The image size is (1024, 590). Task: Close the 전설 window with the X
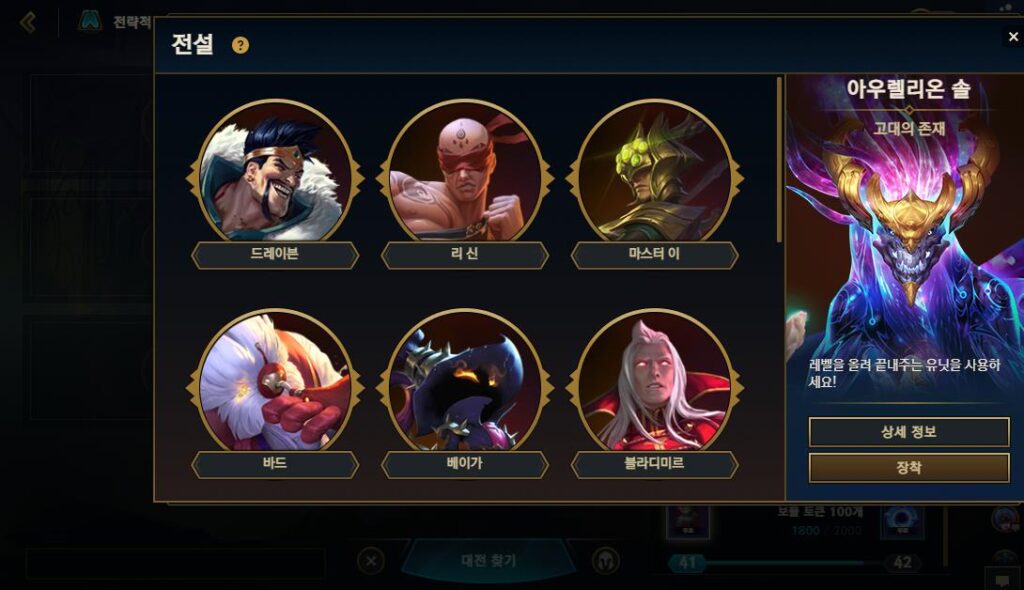pos(1013,37)
